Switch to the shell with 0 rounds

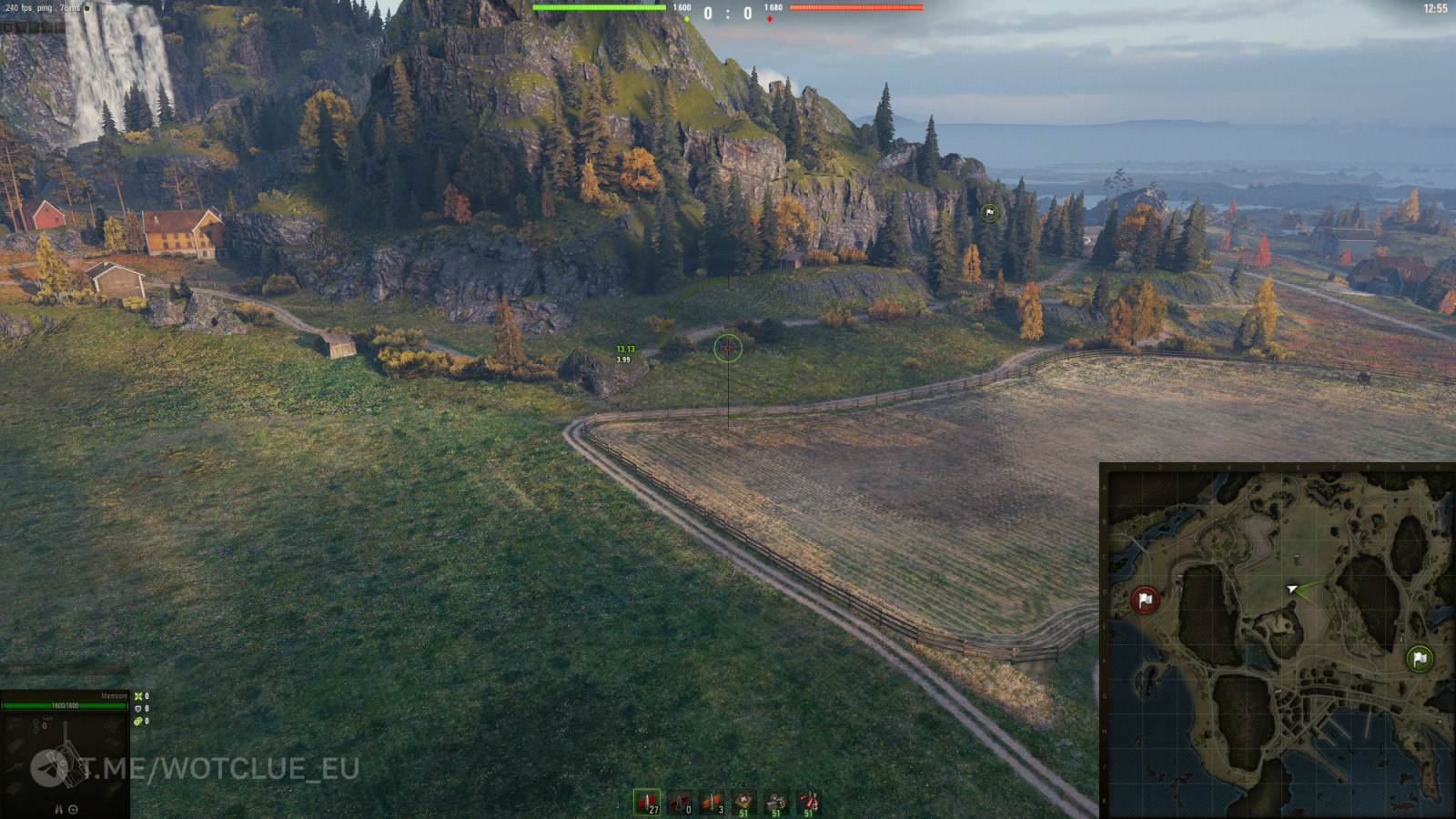pyautogui.click(x=680, y=803)
